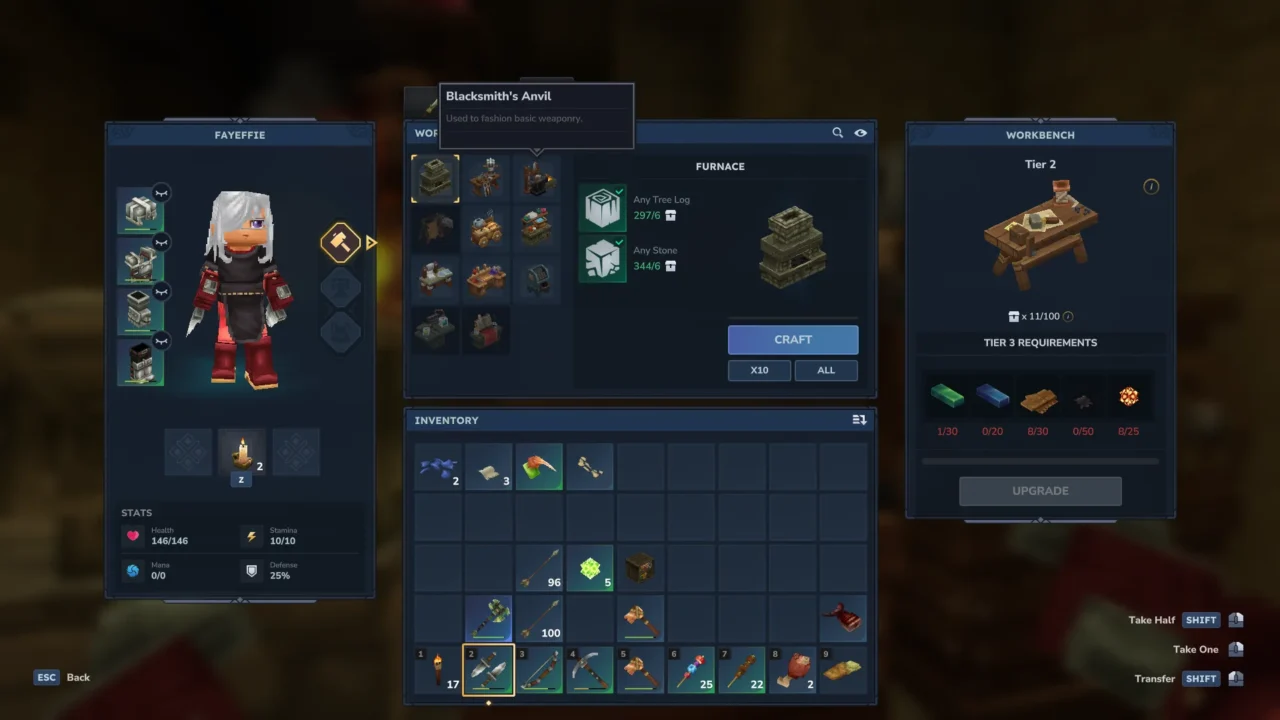Select the pickaxe in hotbar slot 4
1280x720 pixels.
click(x=590, y=670)
